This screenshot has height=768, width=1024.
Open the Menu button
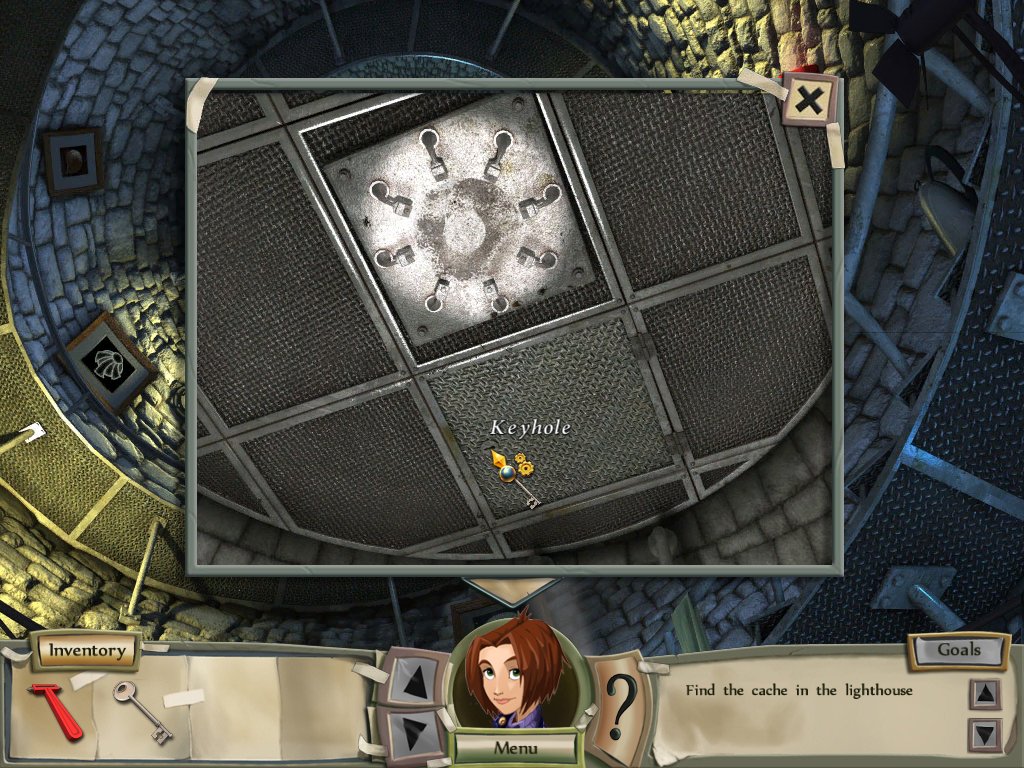pyautogui.click(x=515, y=748)
